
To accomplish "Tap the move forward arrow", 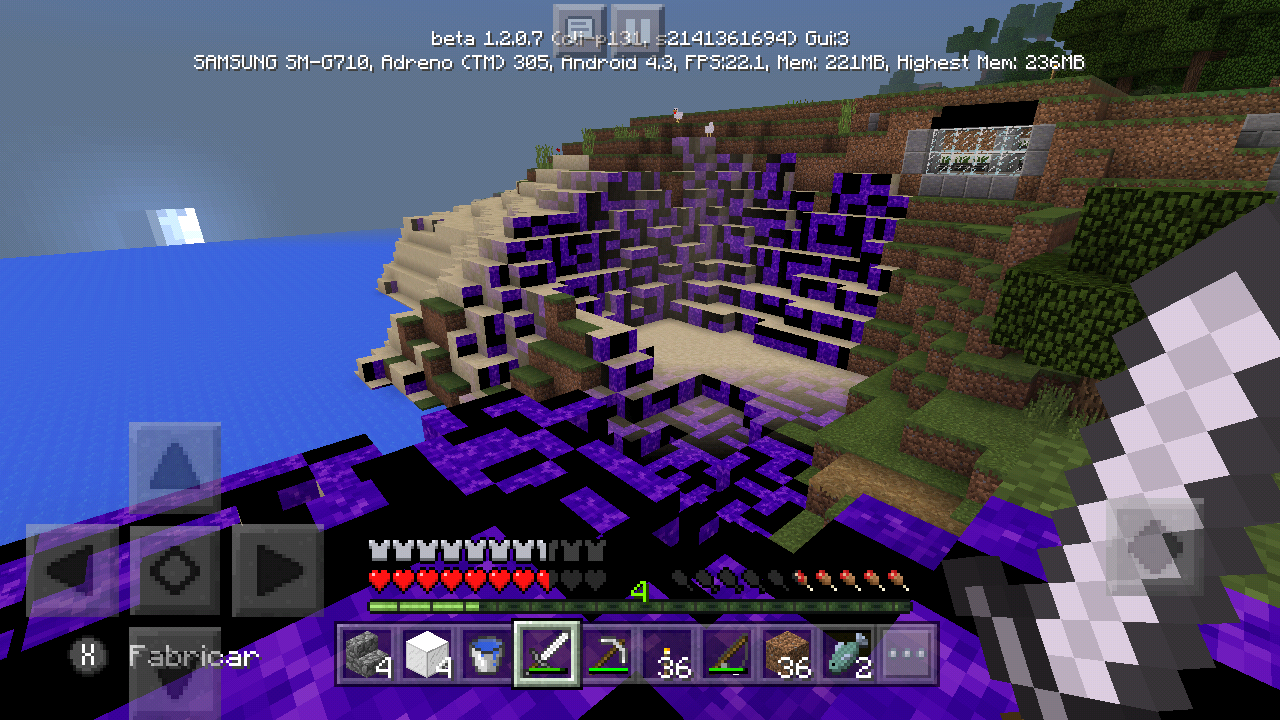I will pos(174,467).
